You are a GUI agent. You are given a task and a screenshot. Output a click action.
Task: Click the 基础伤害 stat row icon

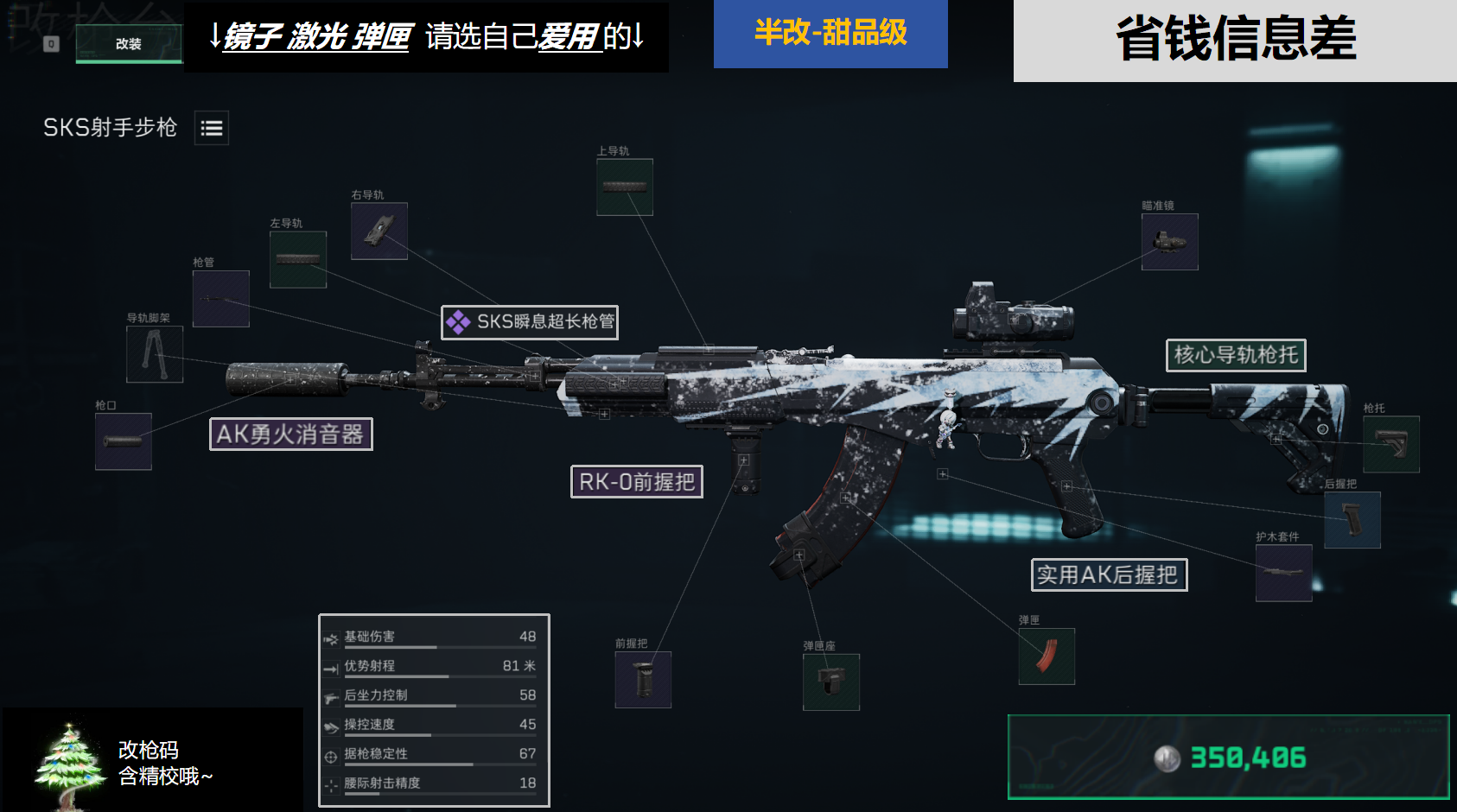[x=331, y=637]
